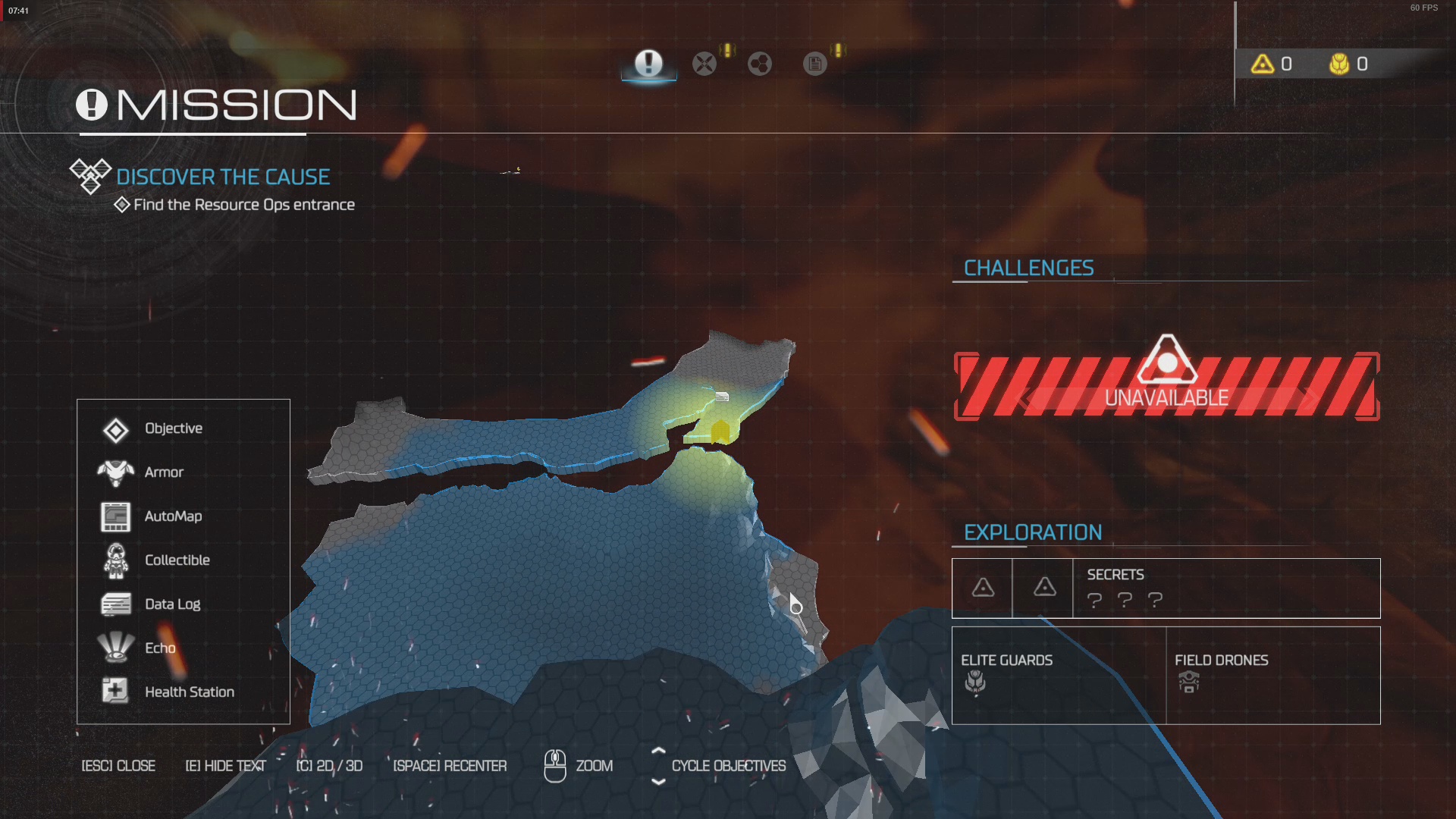Open the Weapons upgrade tab at the top
1456x819 pixels.
(704, 64)
